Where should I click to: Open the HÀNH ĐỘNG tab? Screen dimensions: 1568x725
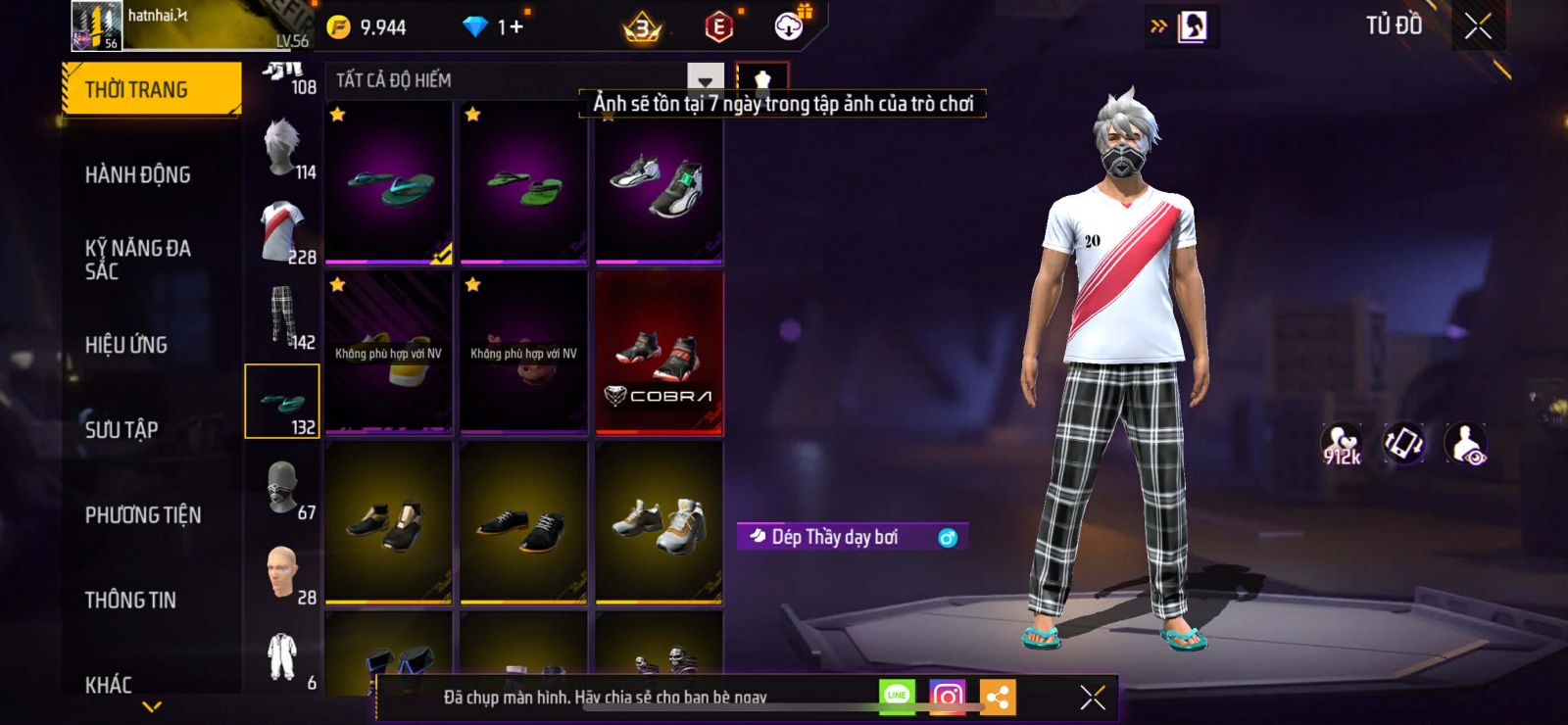(138, 175)
